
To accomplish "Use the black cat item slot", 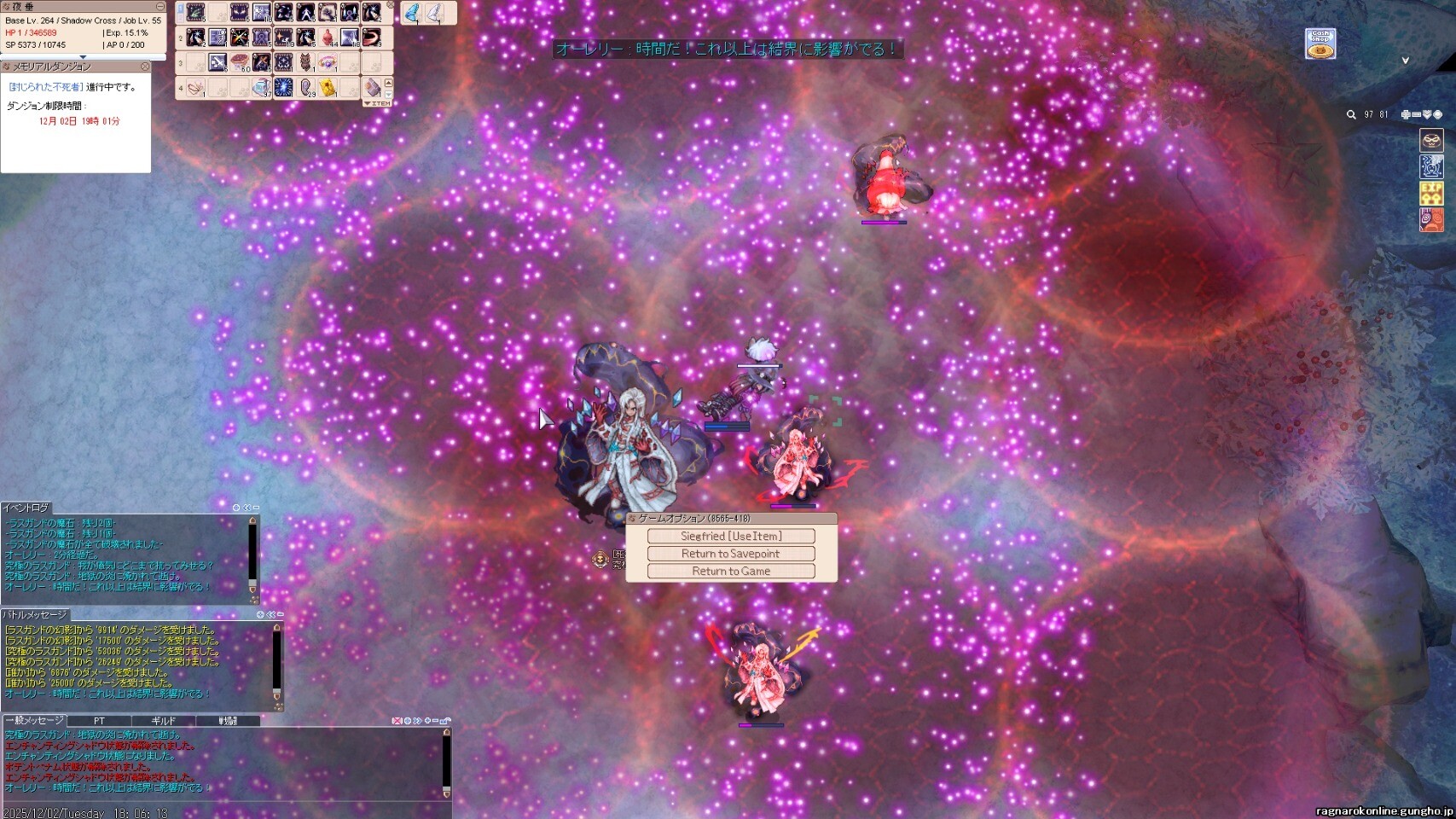I will 305,62.
